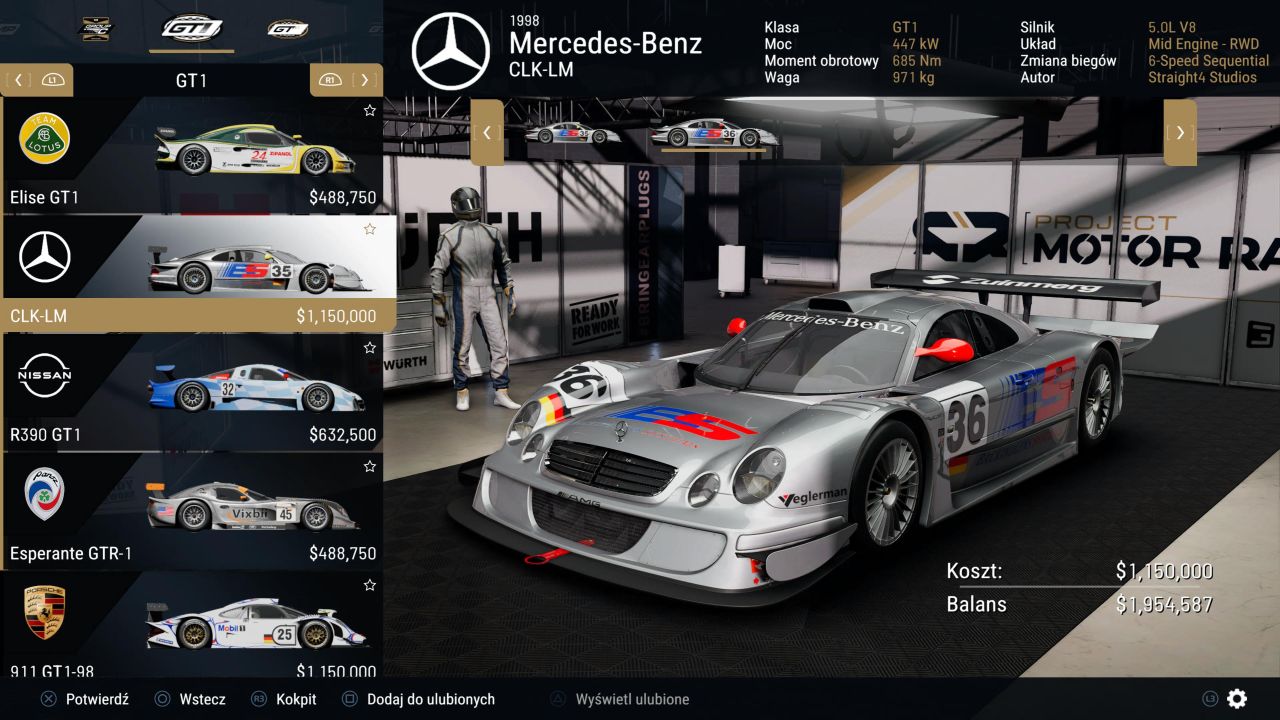Favorite the Elise GT1 with its star
Screen dimensions: 1280x720
370,110
